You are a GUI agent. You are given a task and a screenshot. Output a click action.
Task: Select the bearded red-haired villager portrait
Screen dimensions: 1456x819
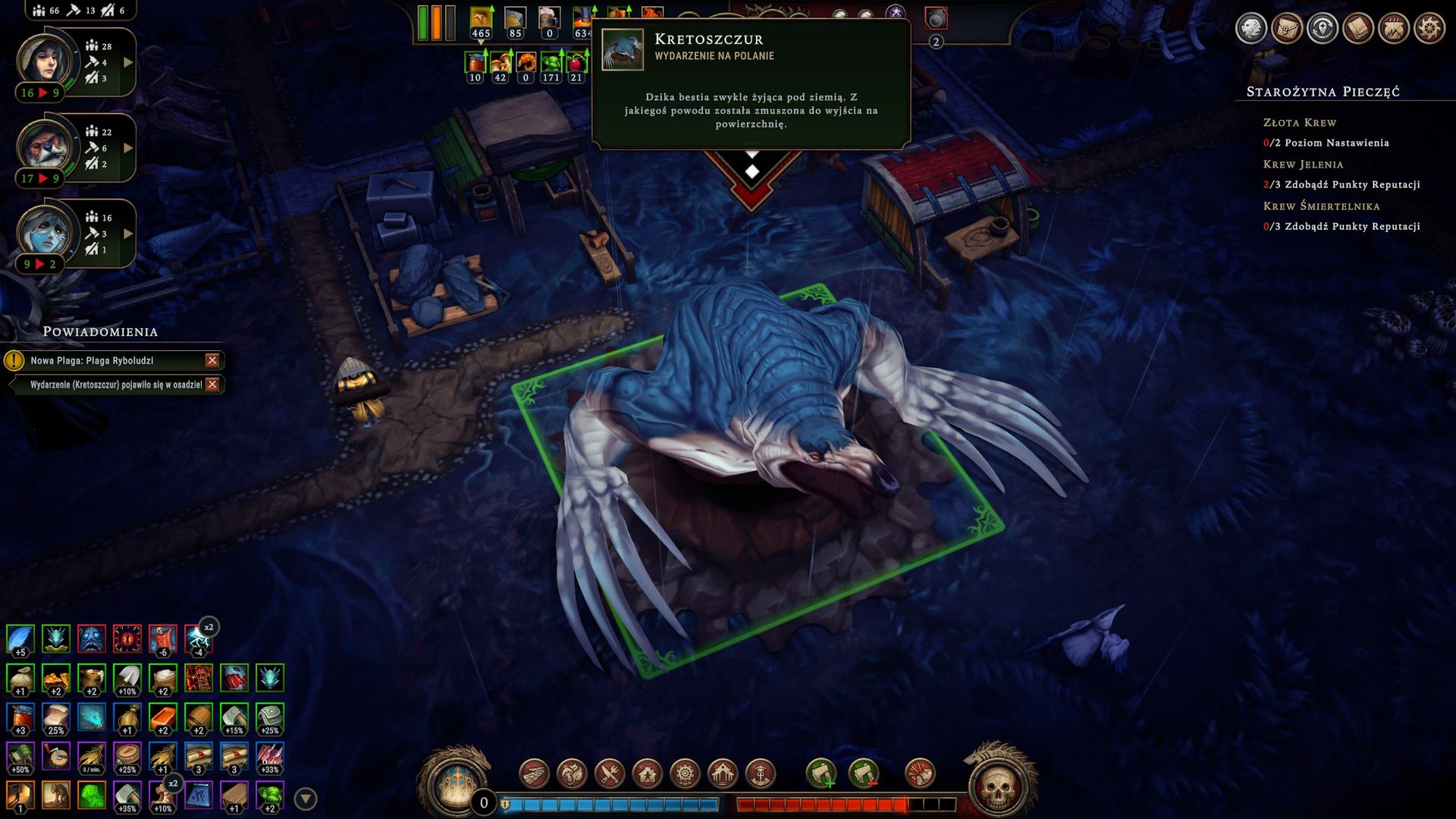(45, 145)
